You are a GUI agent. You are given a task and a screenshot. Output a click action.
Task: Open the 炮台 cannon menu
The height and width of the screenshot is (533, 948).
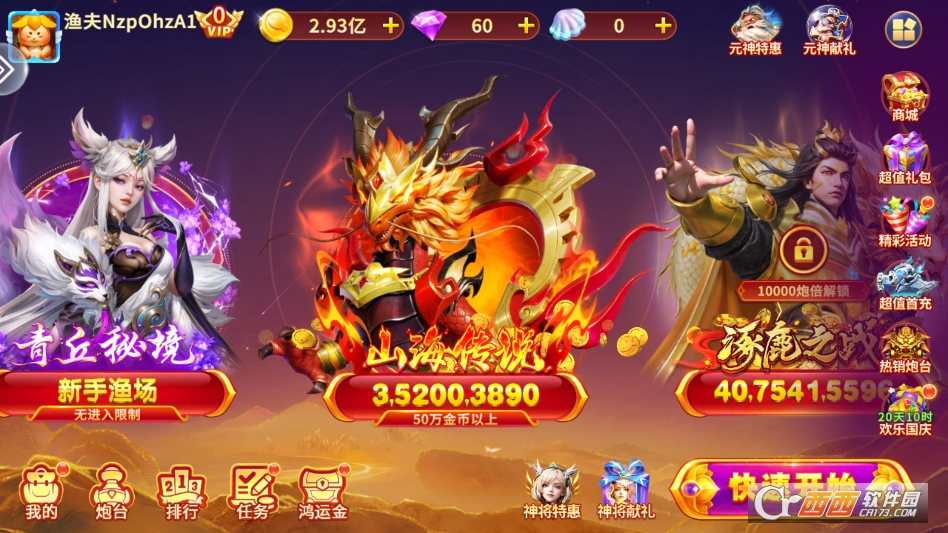[x=110, y=492]
